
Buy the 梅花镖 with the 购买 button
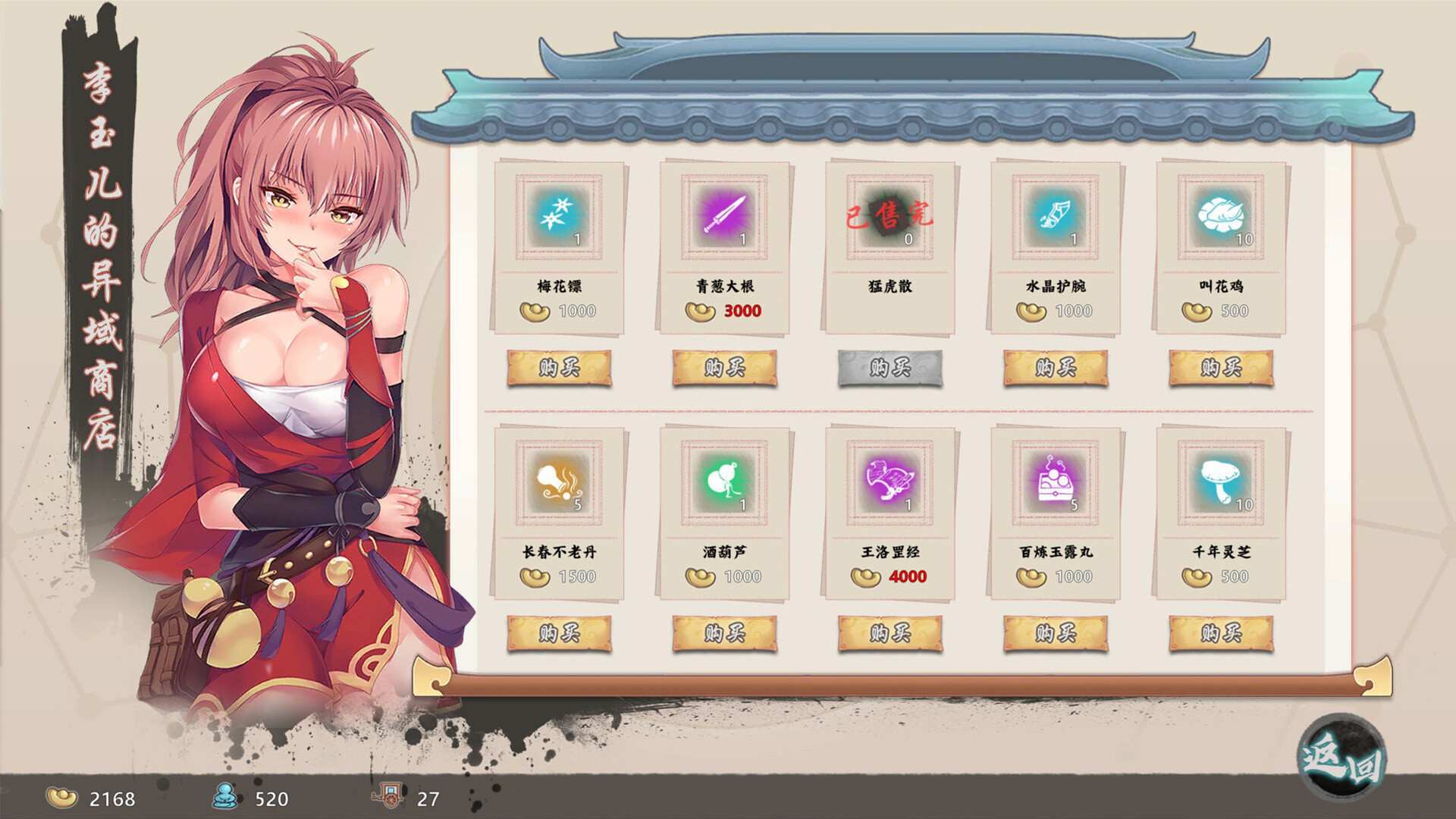(x=560, y=367)
